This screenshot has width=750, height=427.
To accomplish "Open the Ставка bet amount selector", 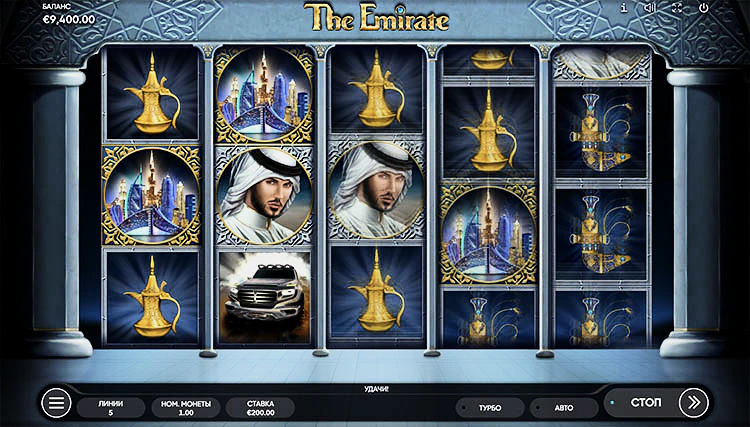I will 260,407.
